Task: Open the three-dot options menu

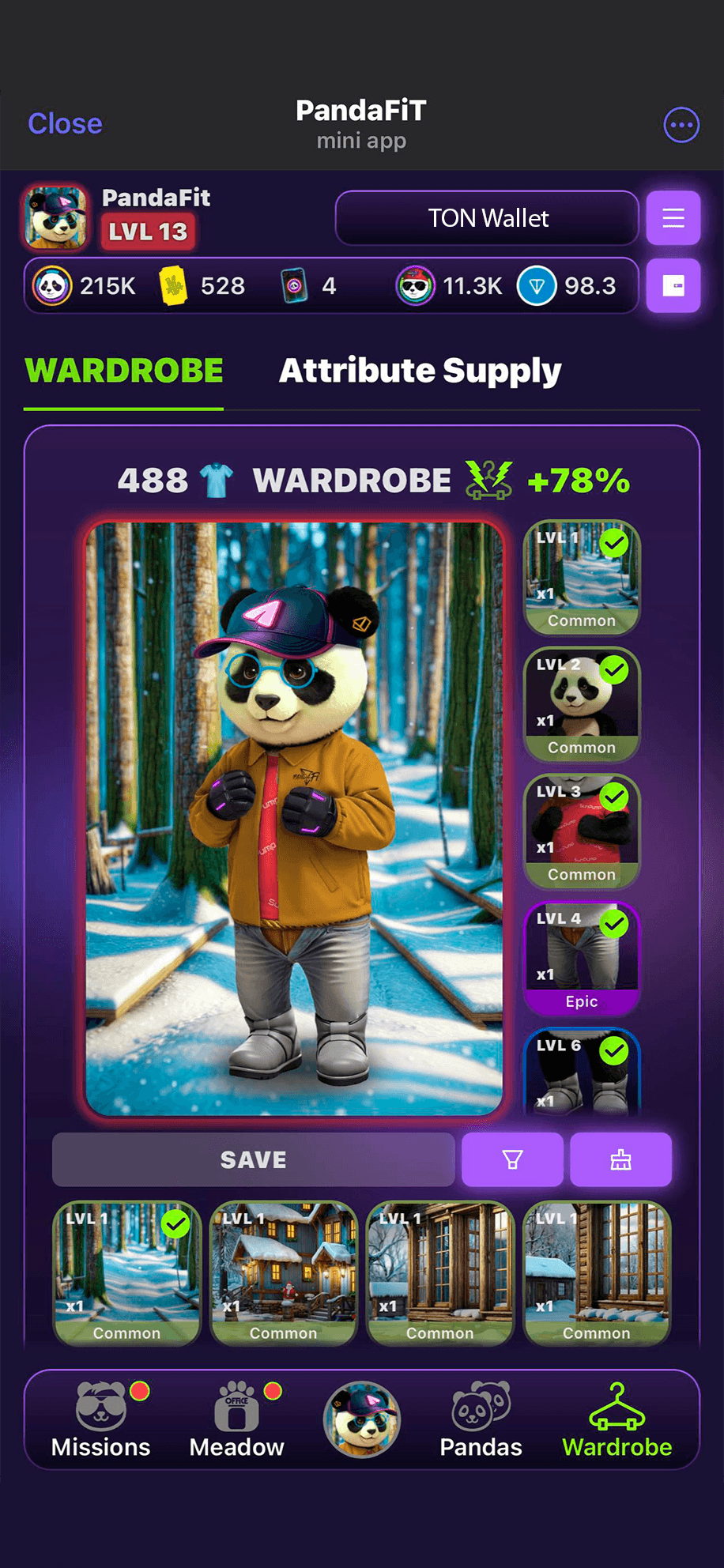Action: (x=681, y=125)
